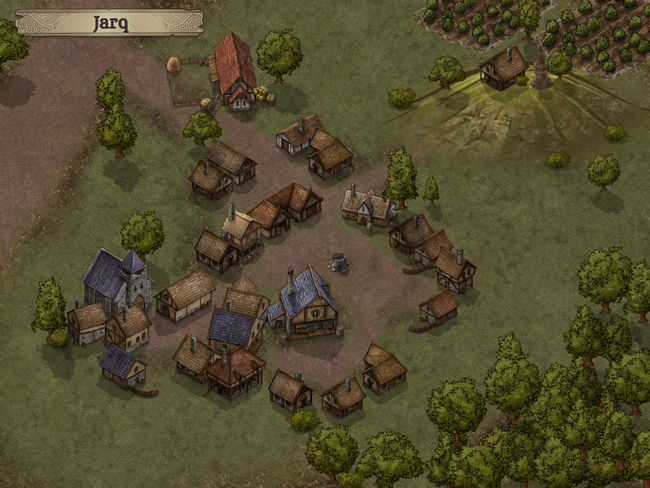Click the Jarq town name banner
This screenshot has height=488, width=650.
point(110,22)
